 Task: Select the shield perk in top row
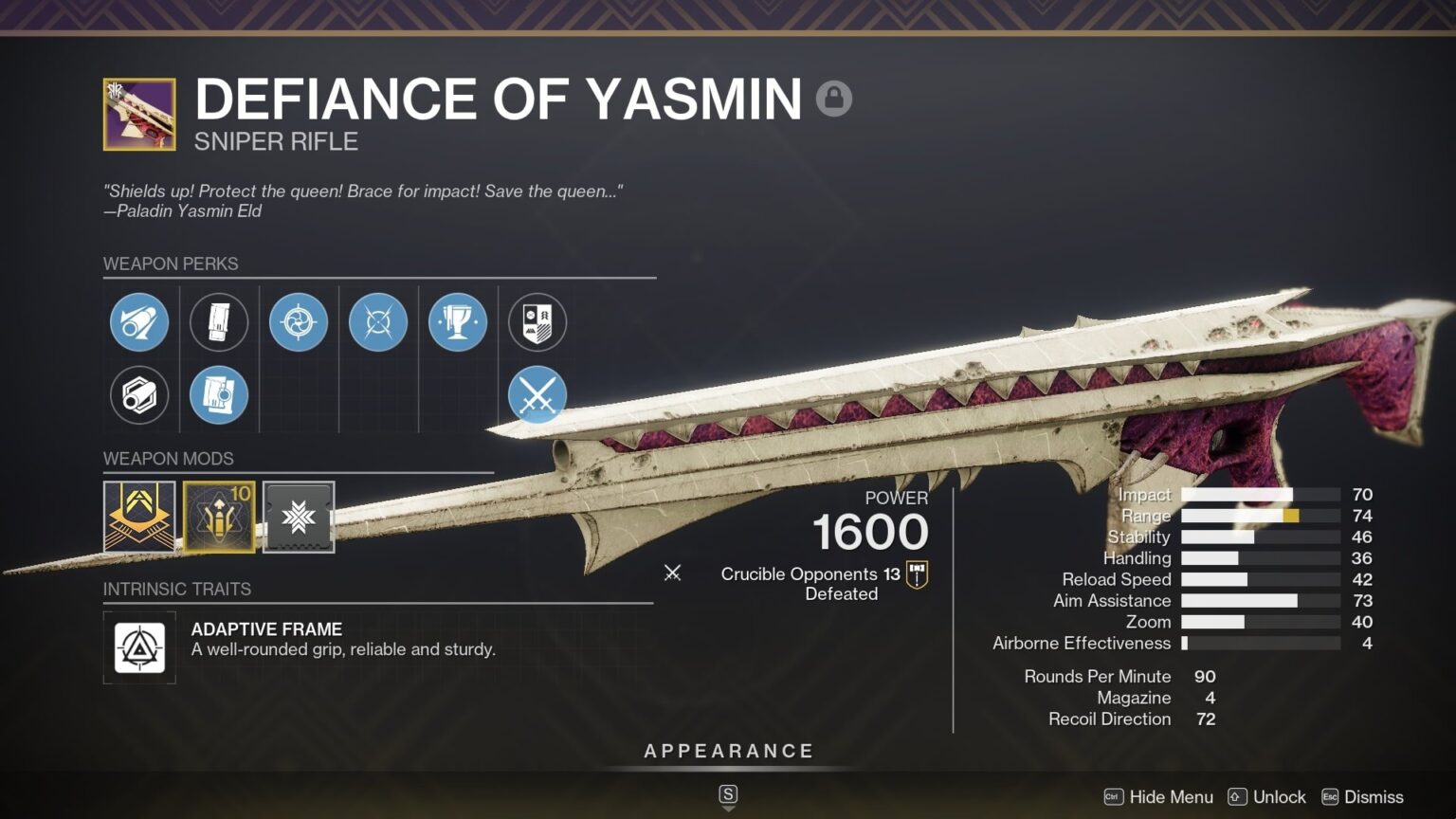(537, 322)
